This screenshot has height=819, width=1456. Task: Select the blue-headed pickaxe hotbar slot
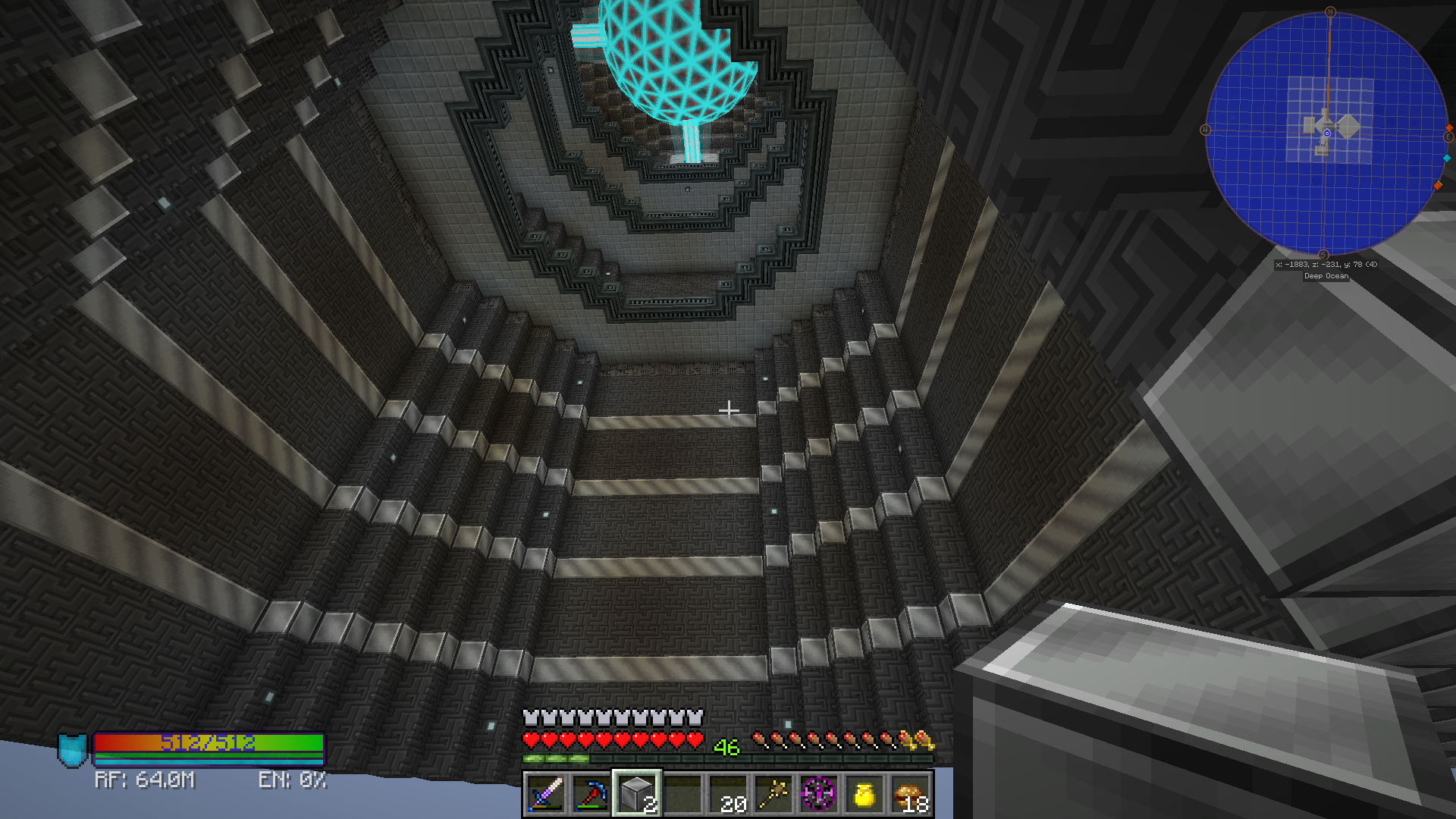tap(591, 794)
